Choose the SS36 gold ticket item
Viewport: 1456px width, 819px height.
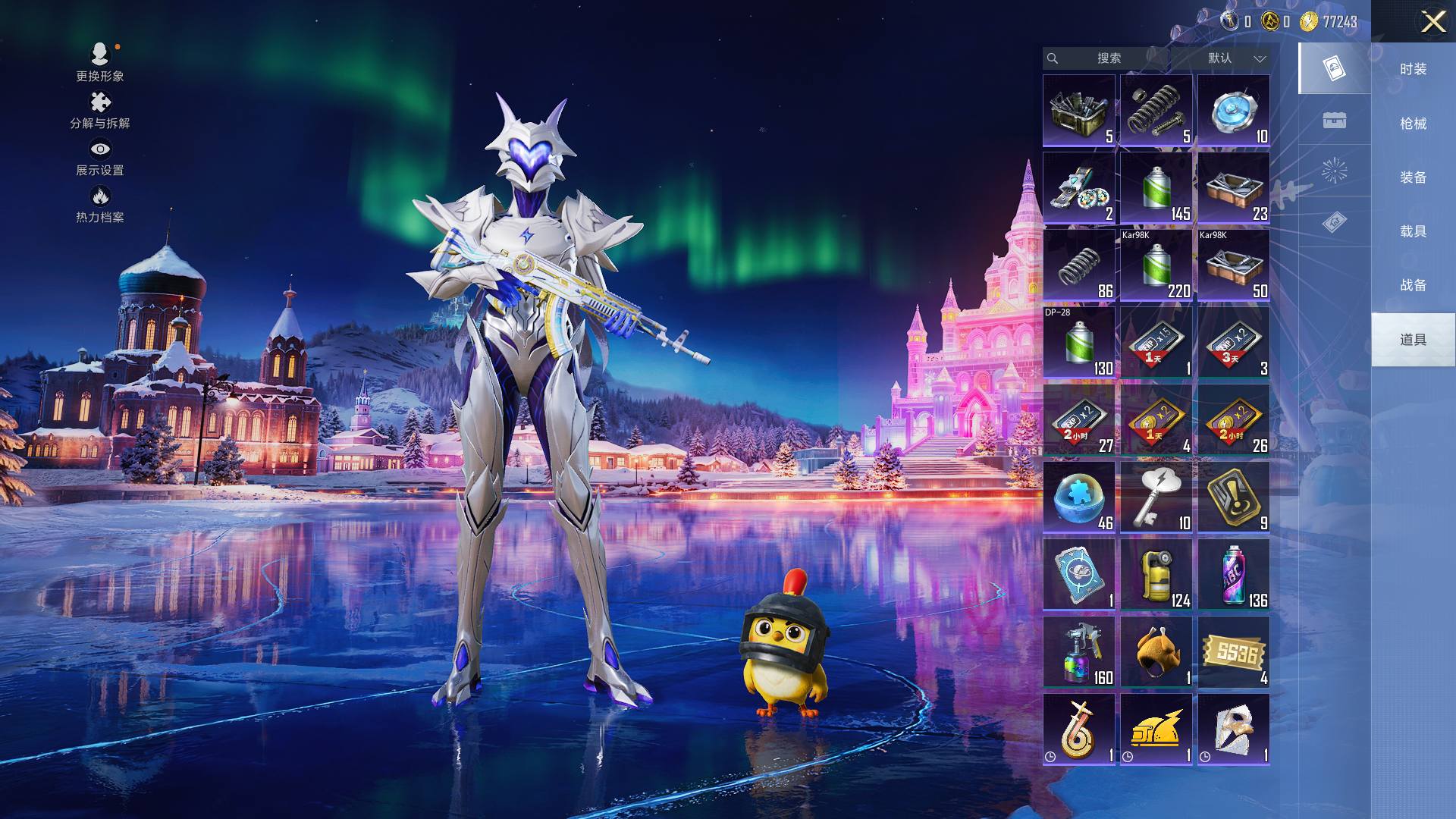[1233, 652]
